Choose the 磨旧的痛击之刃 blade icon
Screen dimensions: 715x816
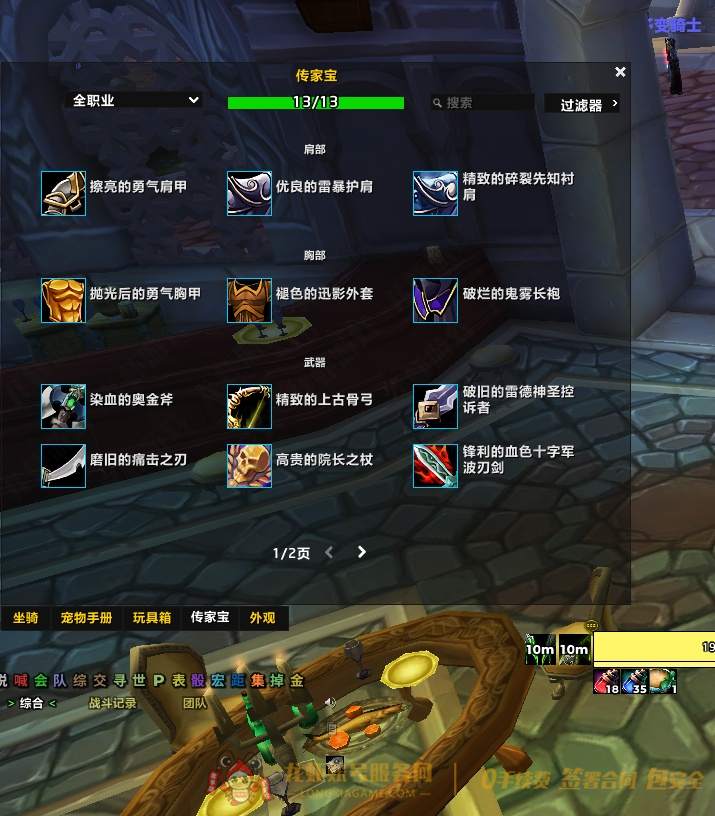click(x=63, y=466)
